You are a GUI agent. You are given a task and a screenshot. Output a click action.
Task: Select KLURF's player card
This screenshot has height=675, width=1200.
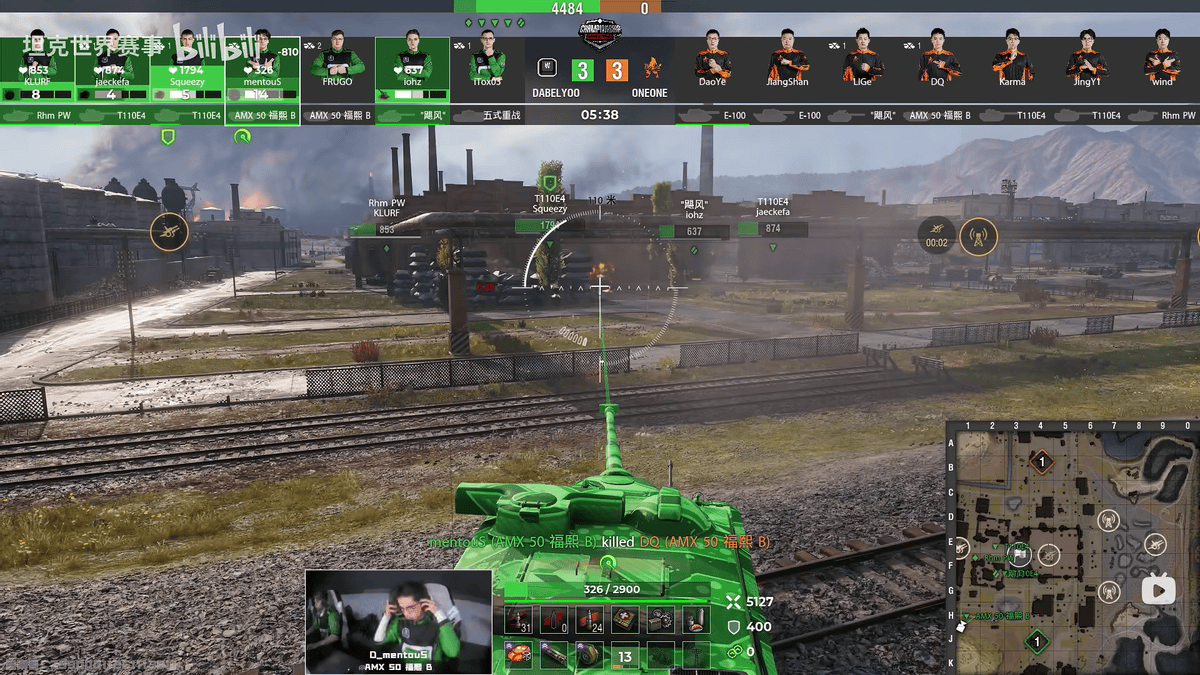click(37, 68)
